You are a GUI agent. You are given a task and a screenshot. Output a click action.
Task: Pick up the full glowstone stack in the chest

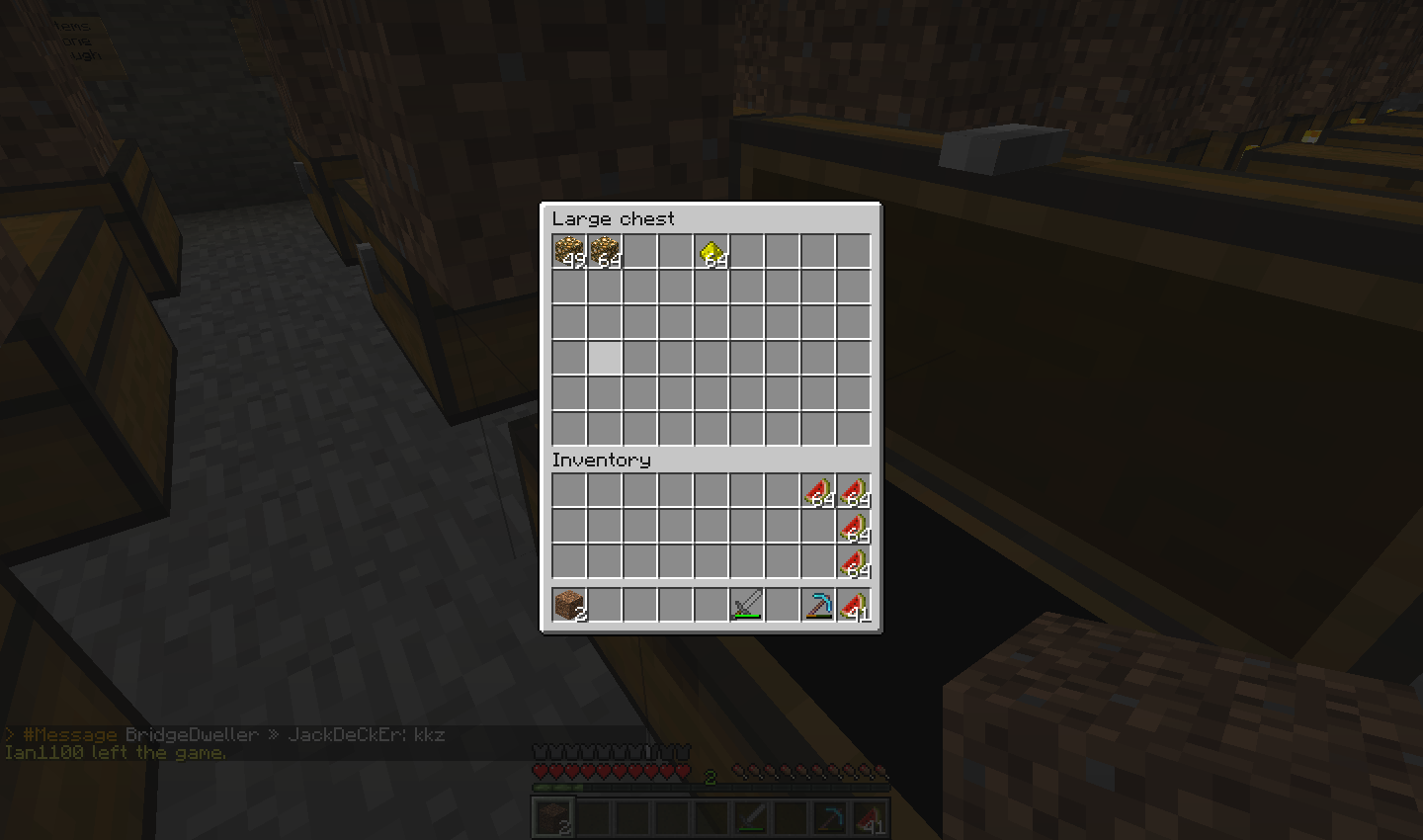coord(604,252)
